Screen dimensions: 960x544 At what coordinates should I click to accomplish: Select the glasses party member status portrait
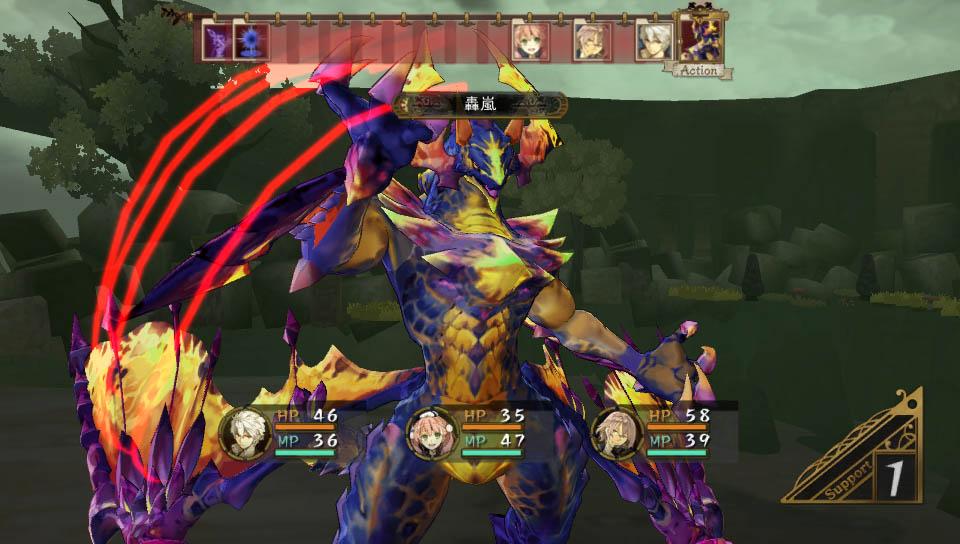coord(616,432)
